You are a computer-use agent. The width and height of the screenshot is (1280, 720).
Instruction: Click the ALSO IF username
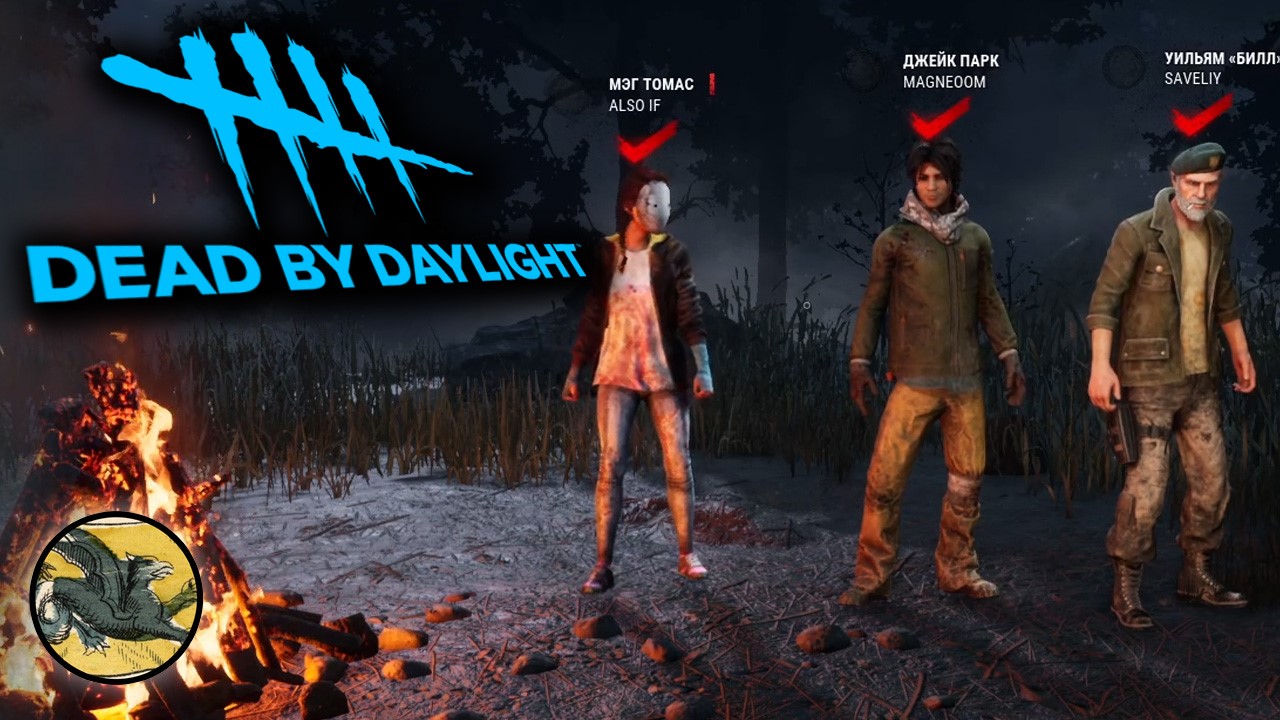click(x=634, y=103)
